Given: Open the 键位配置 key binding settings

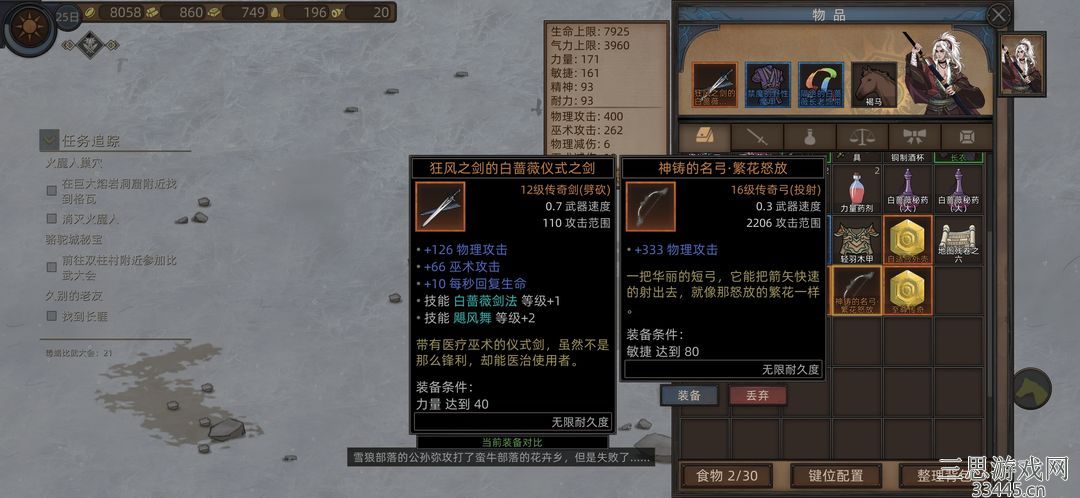Looking at the screenshot, I should click(x=829, y=475).
